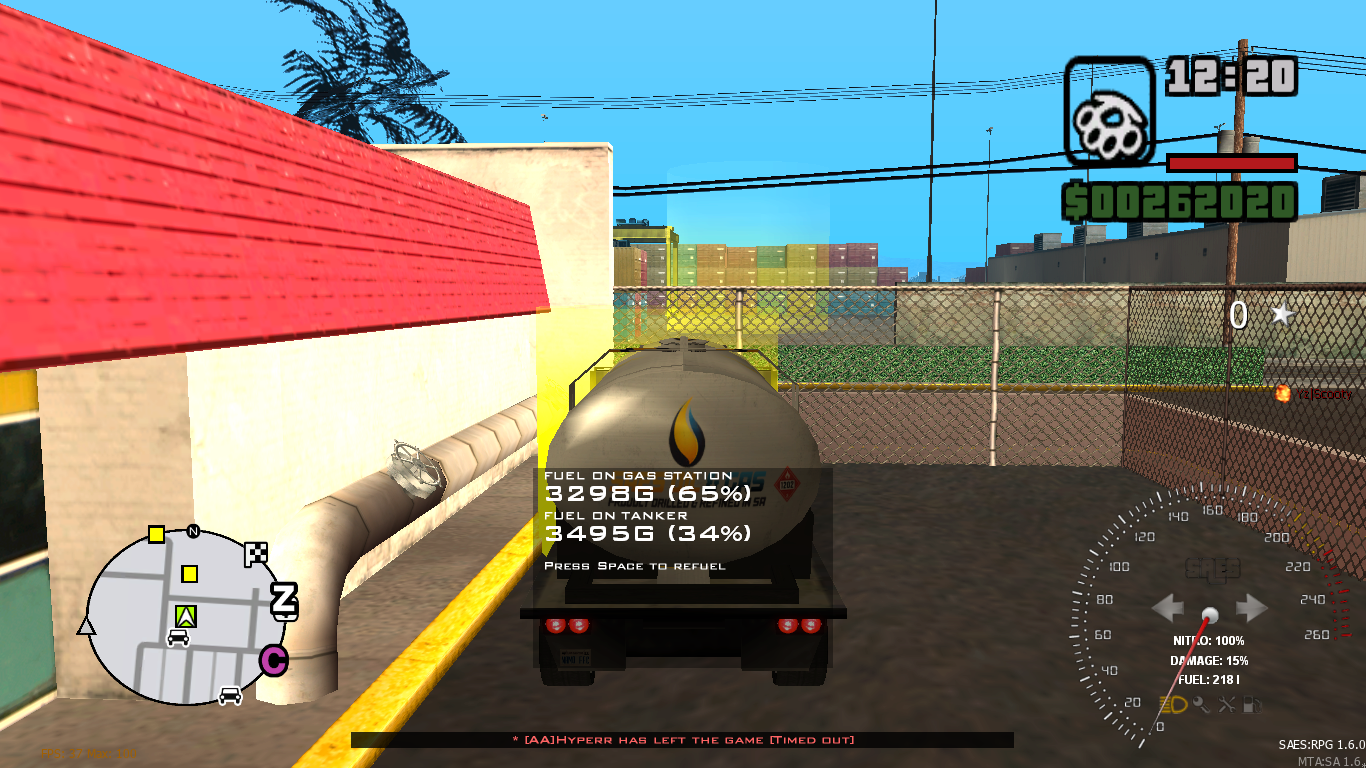
Task: Click the crossed tools icon on the speedometer
Action: [x=1229, y=705]
